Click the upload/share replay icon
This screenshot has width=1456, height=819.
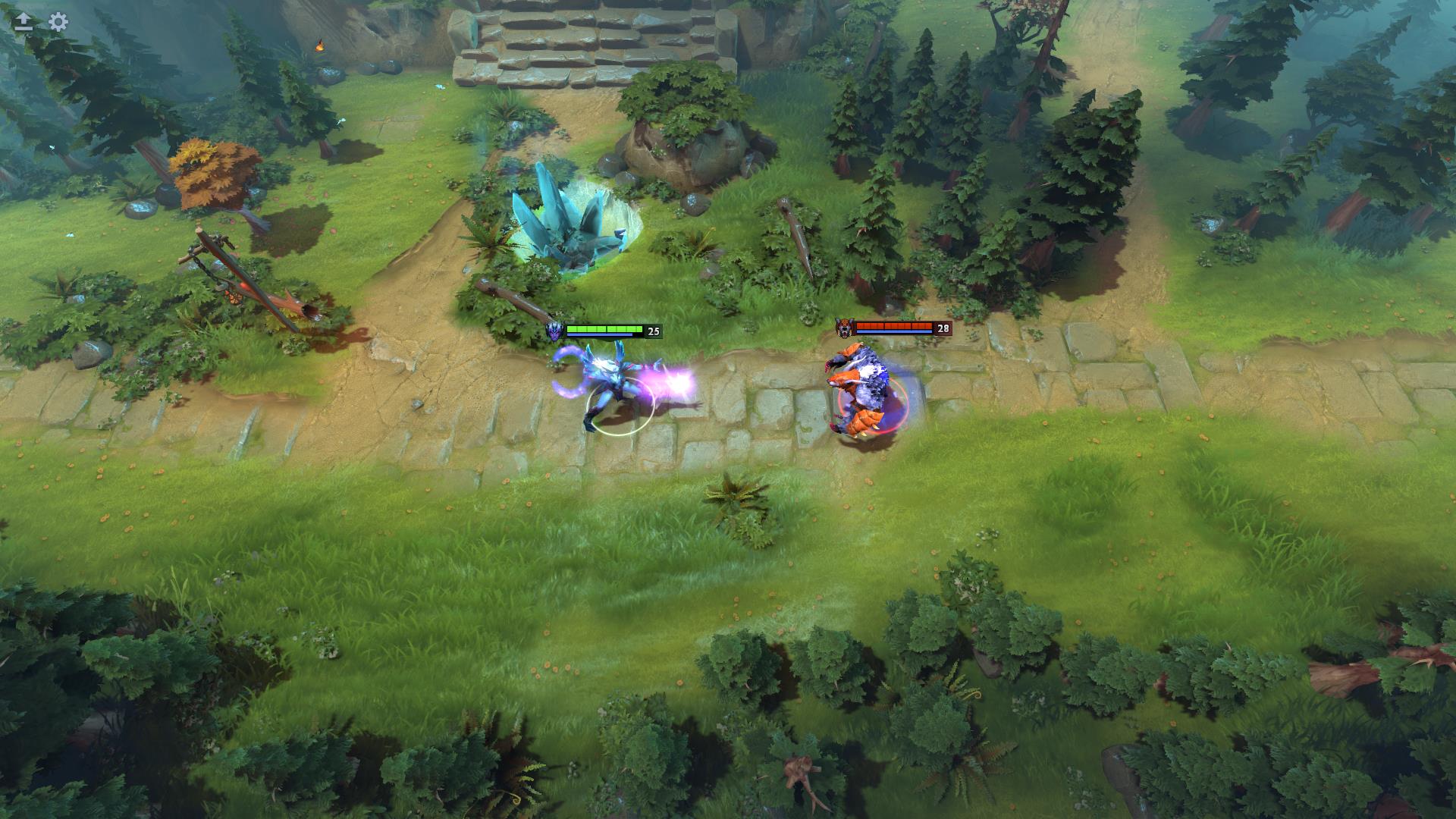pyautogui.click(x=22, y=22)
